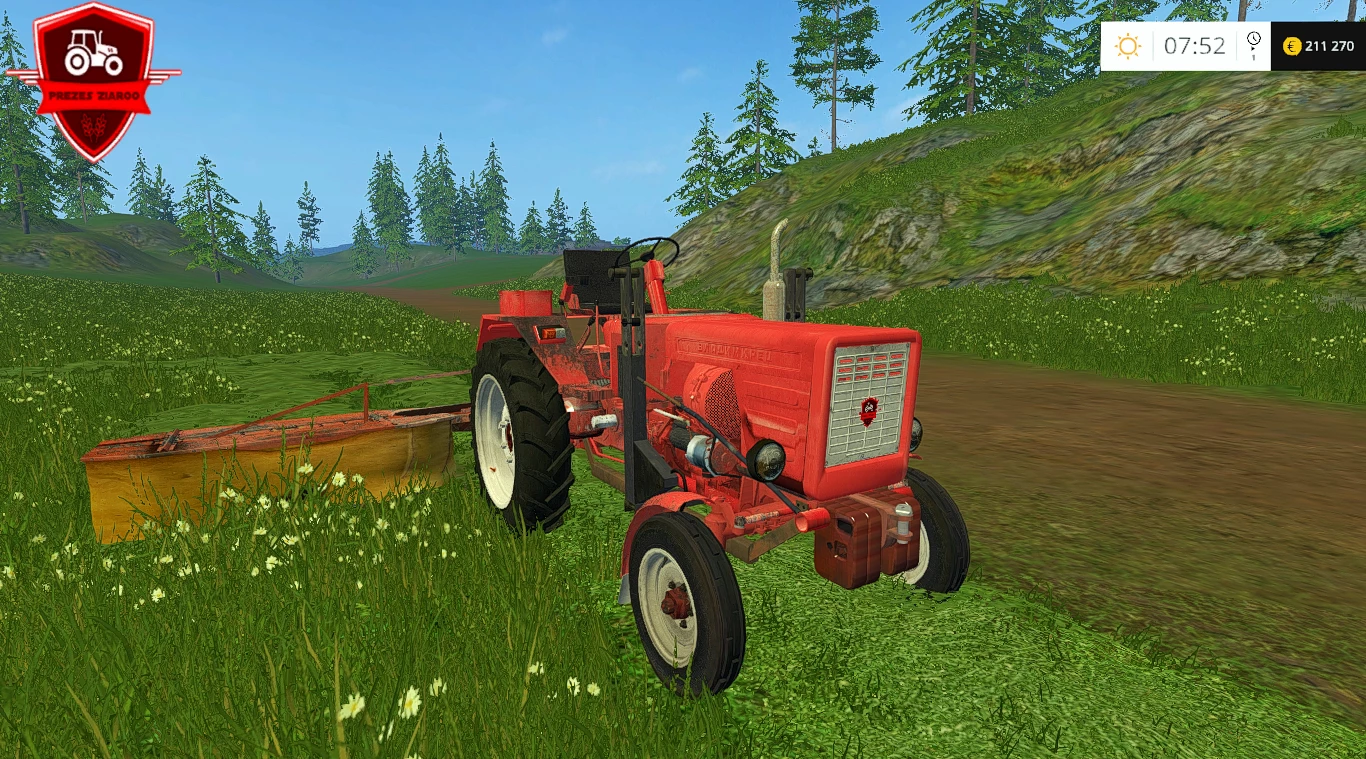Click the tractor's left headlight
The height and width of the screenshot is (759, 1366).
(764, 462)
